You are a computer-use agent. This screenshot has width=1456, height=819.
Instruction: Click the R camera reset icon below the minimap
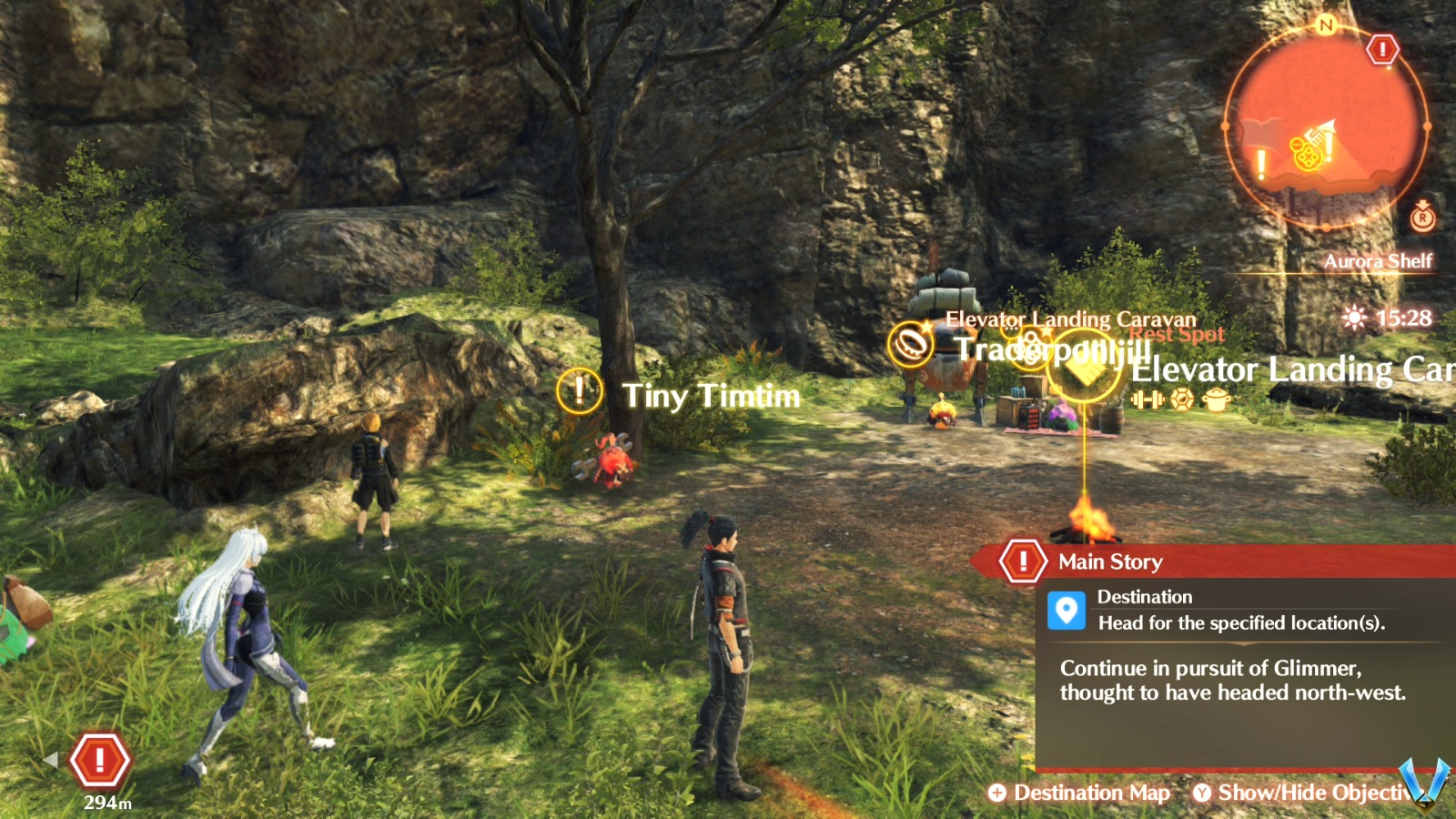click(1421, 218)
